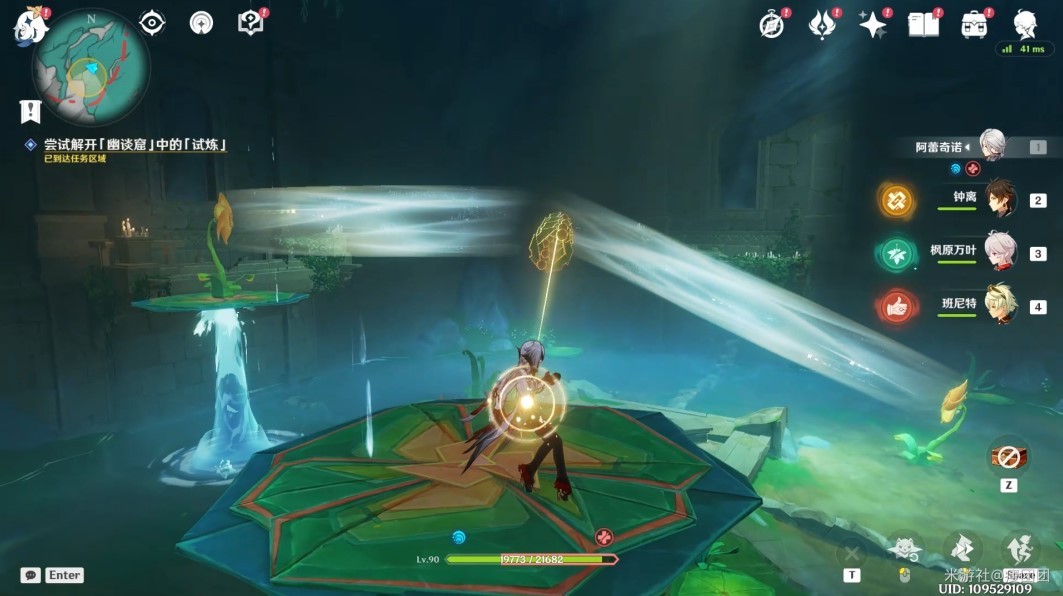Open the inventory backpack icon
The height and width of the screenshot is (596, 1063).
tap(974, 25)
